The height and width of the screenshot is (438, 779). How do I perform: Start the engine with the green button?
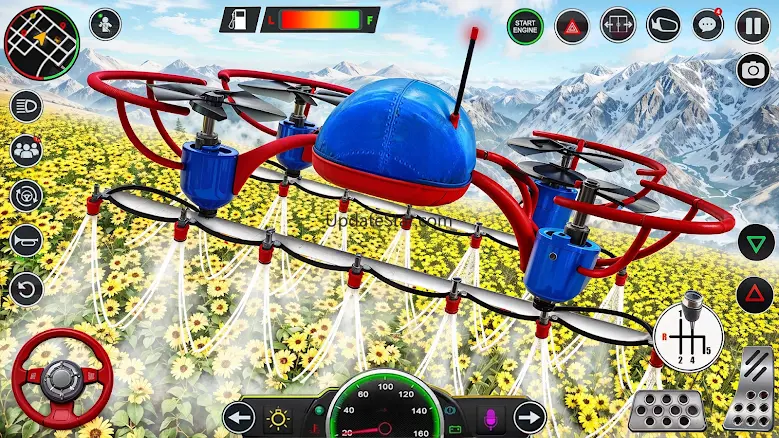(524, 24)
